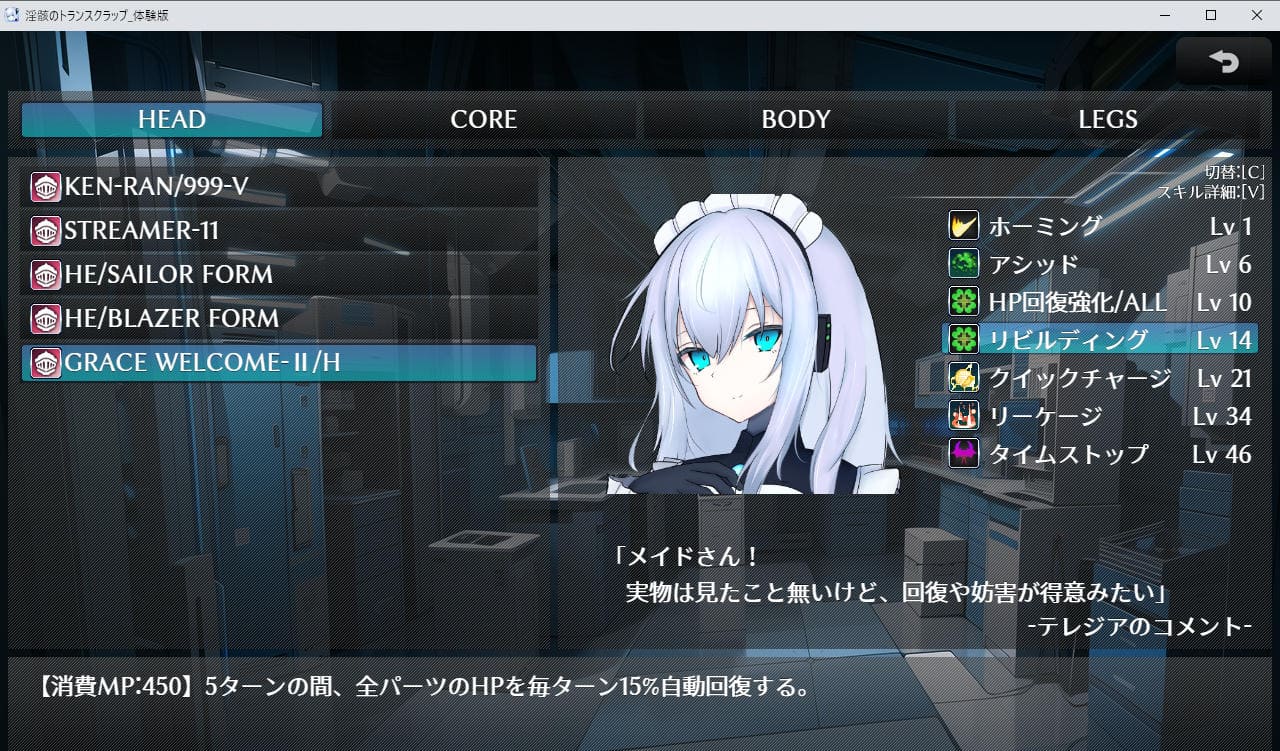
Task: Select the HP回復強化/ALL skill
Action: (x=1100, y=302)
